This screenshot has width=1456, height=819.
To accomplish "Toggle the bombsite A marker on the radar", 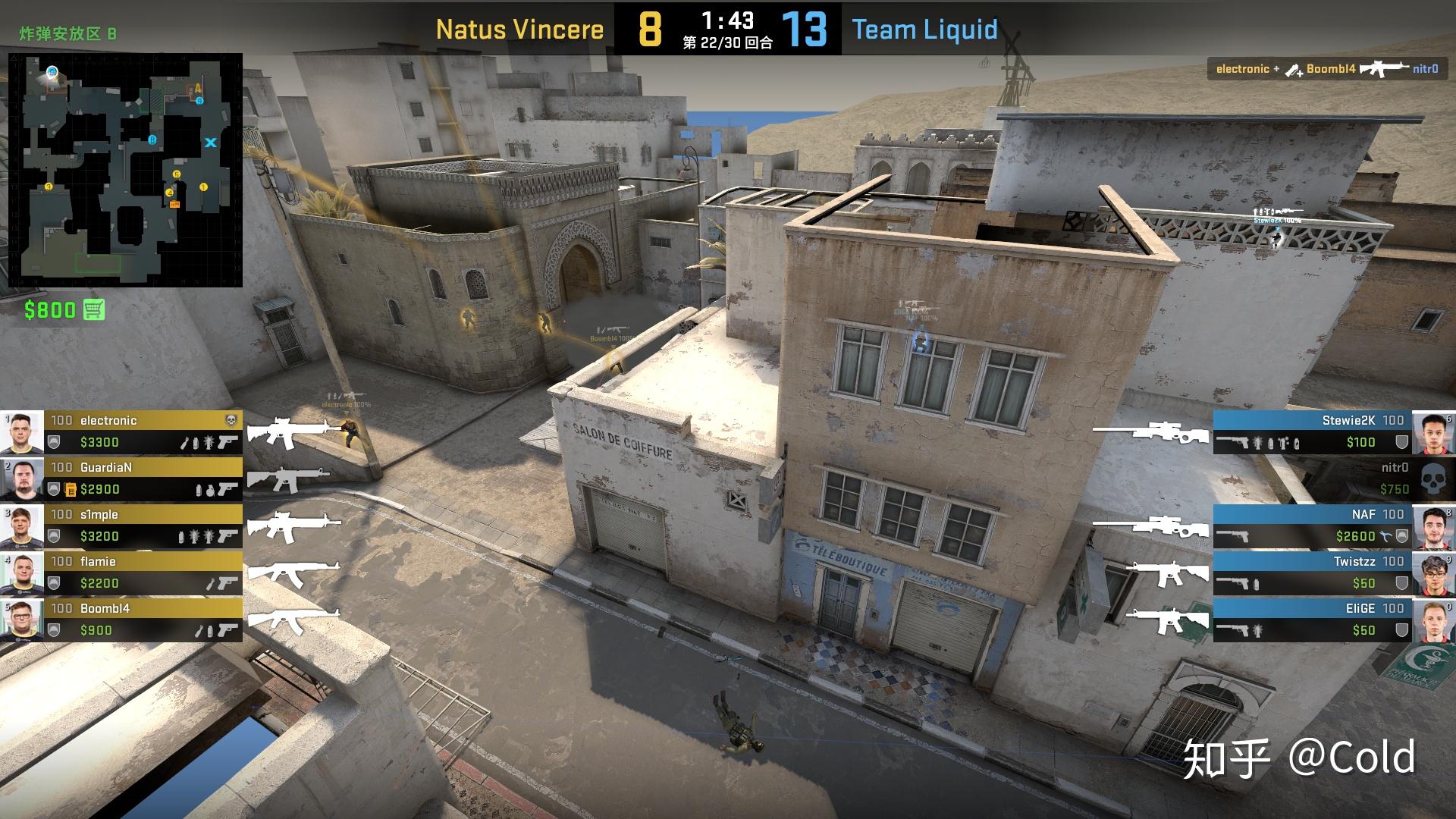I will [x=196, y=89].
